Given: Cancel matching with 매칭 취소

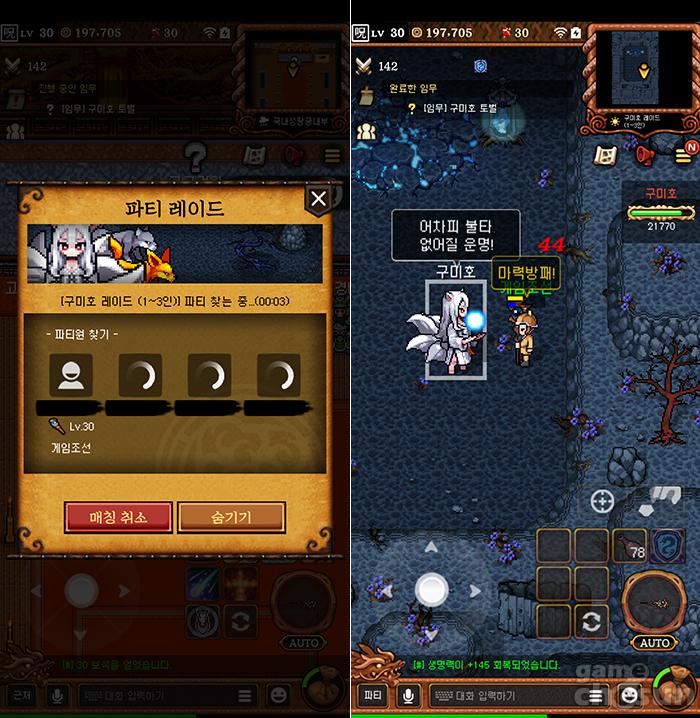Looking at the screenshot, I should (119, 517).
